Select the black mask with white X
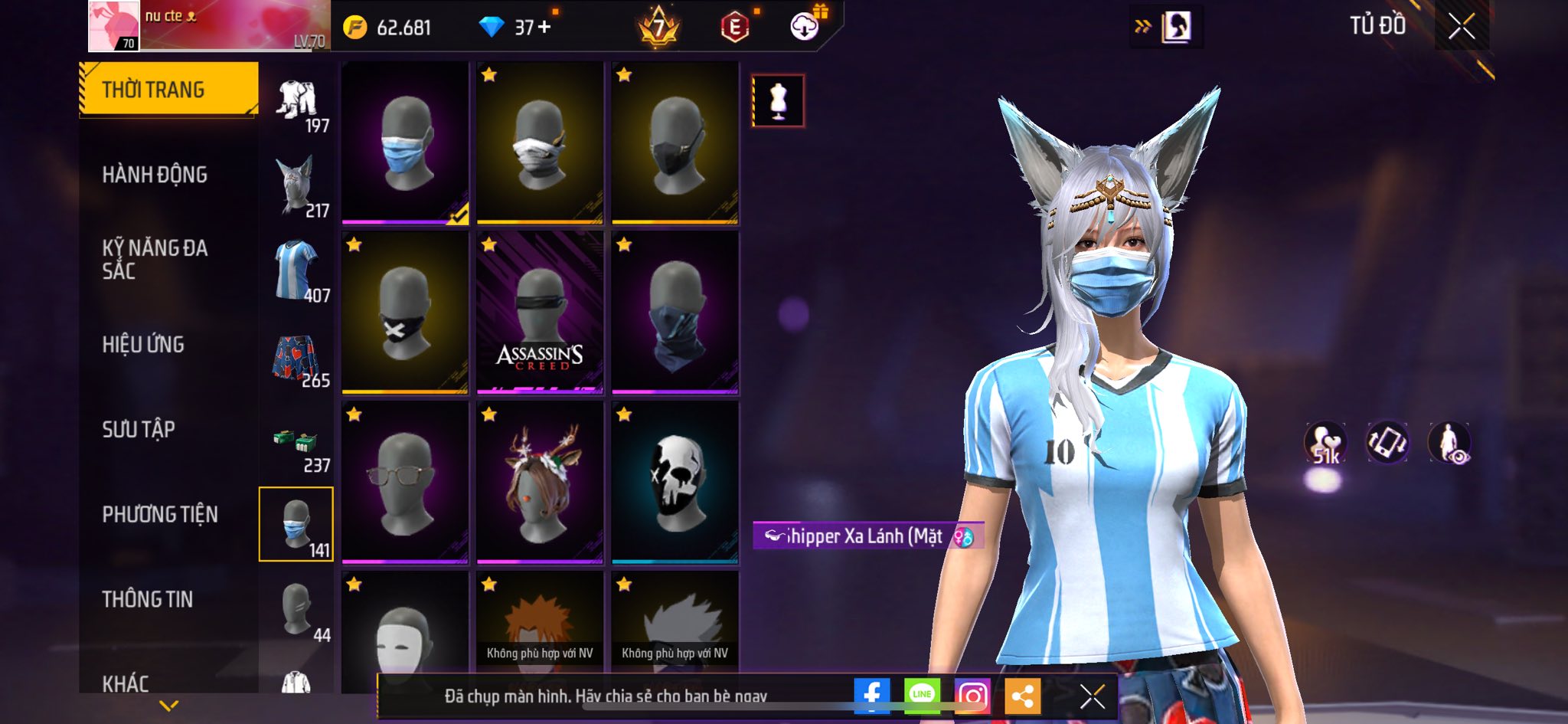 click(405, 313)
